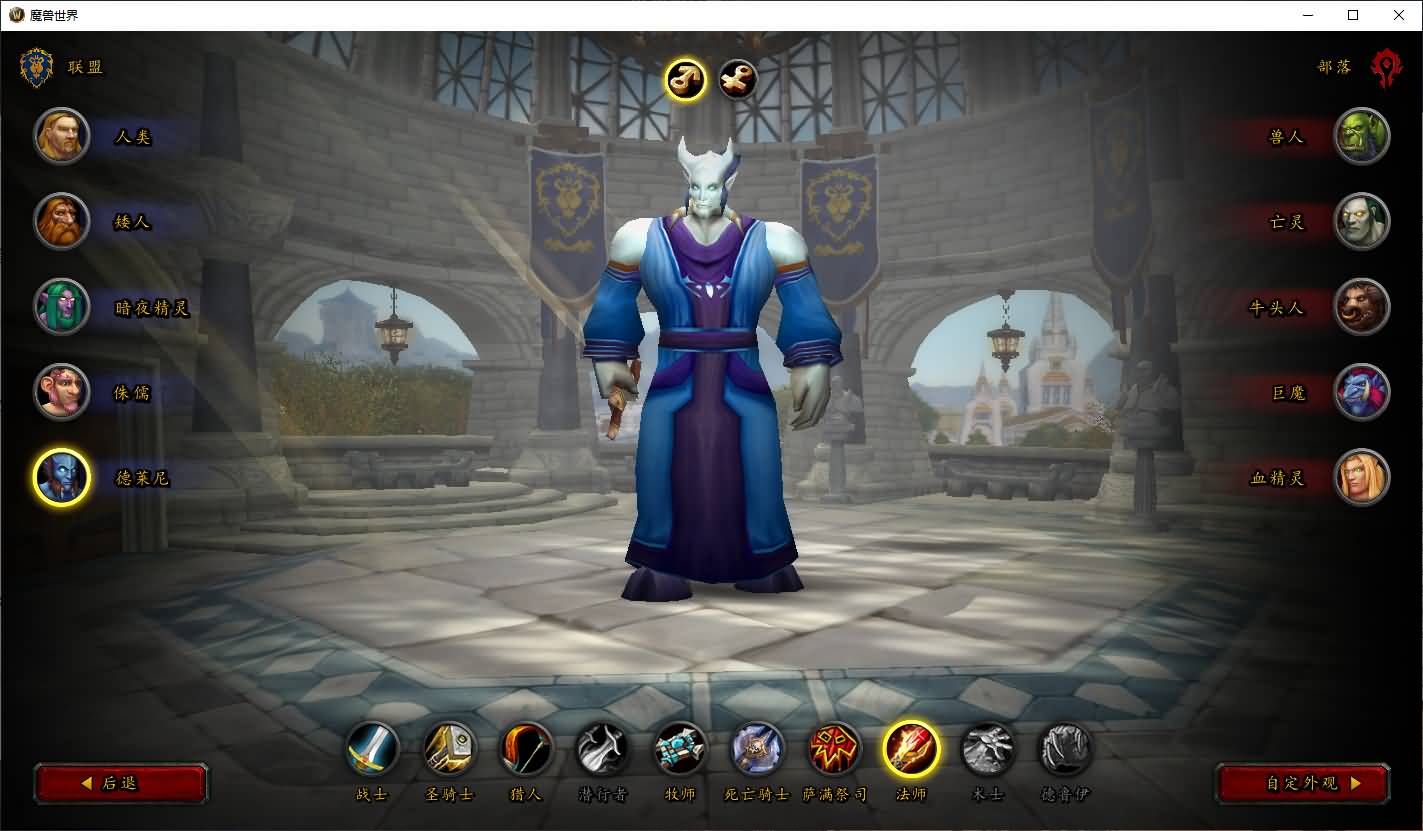Viewport: 1423px width, 831px height.
Task: Select the Warrior class (战士)
Action: coord(373,749)
